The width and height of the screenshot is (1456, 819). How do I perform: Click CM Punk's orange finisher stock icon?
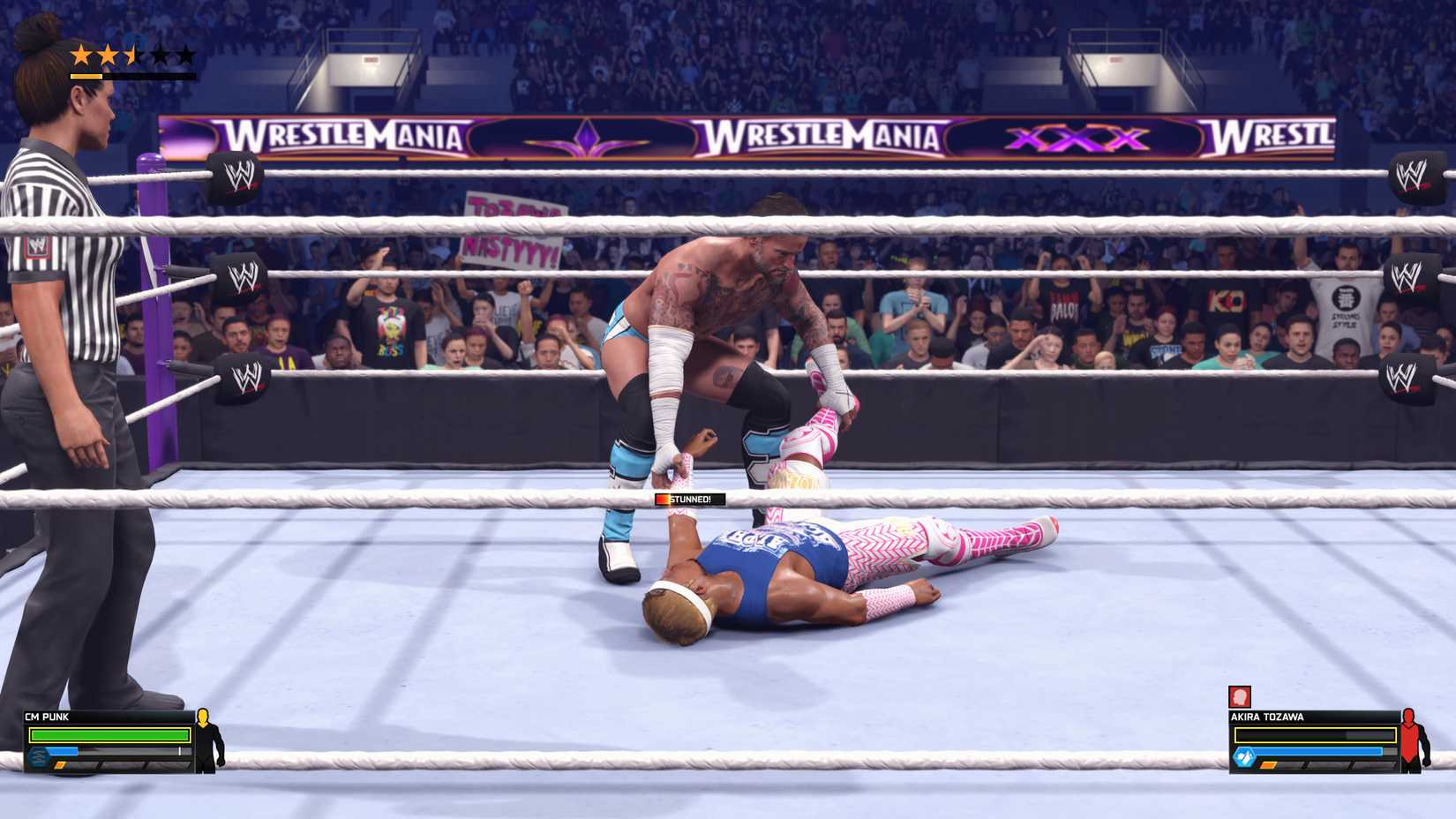[60, 765]
